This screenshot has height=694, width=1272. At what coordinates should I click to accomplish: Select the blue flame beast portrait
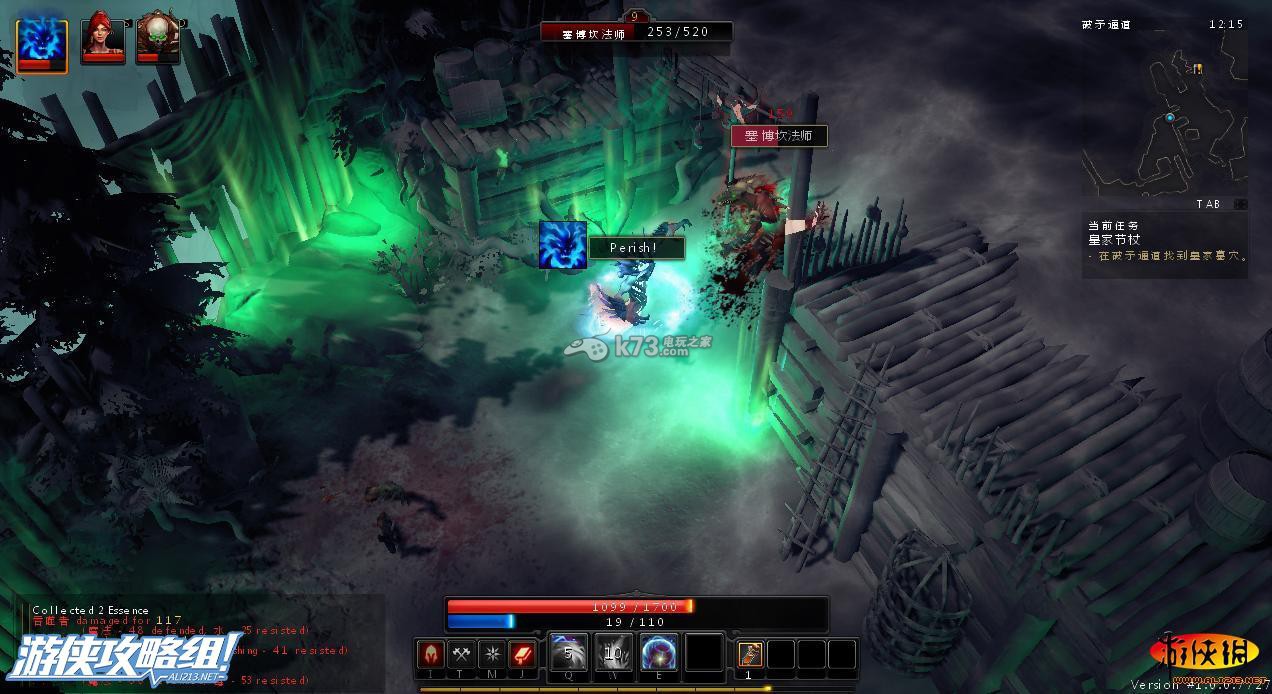click(x=41, y=45)
